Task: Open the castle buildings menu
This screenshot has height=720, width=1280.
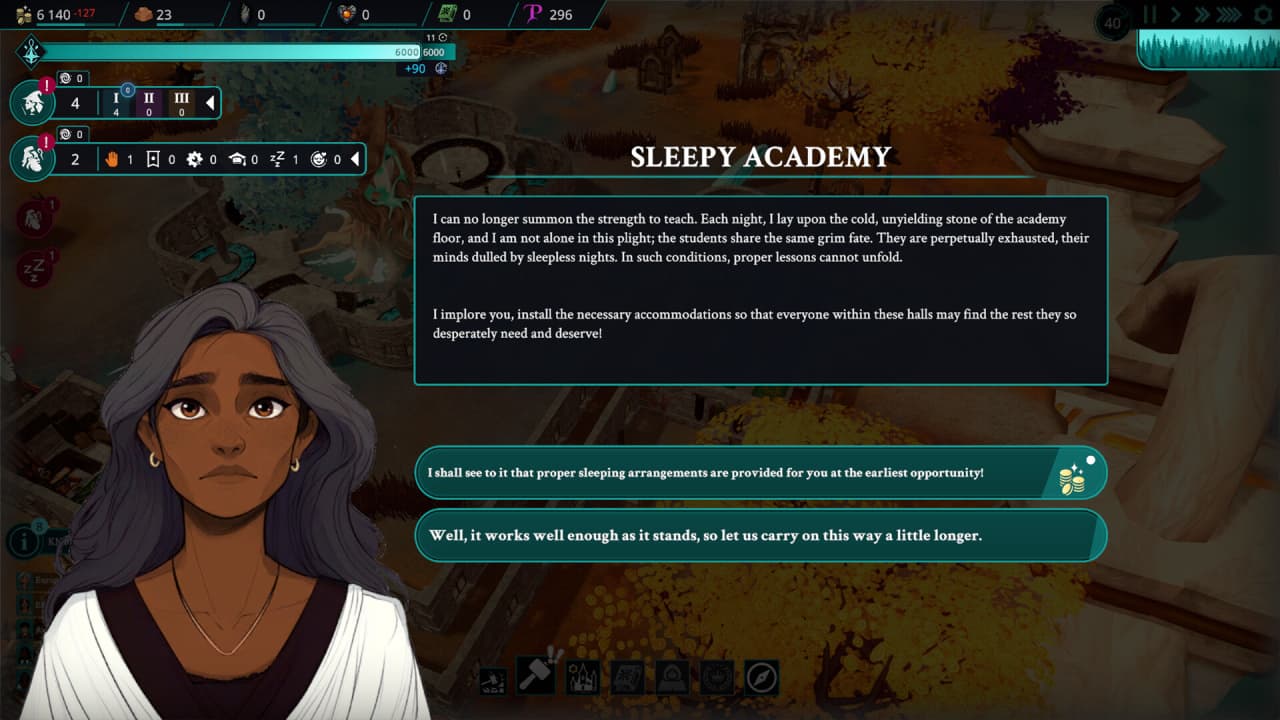Action: tap(583, 678)
